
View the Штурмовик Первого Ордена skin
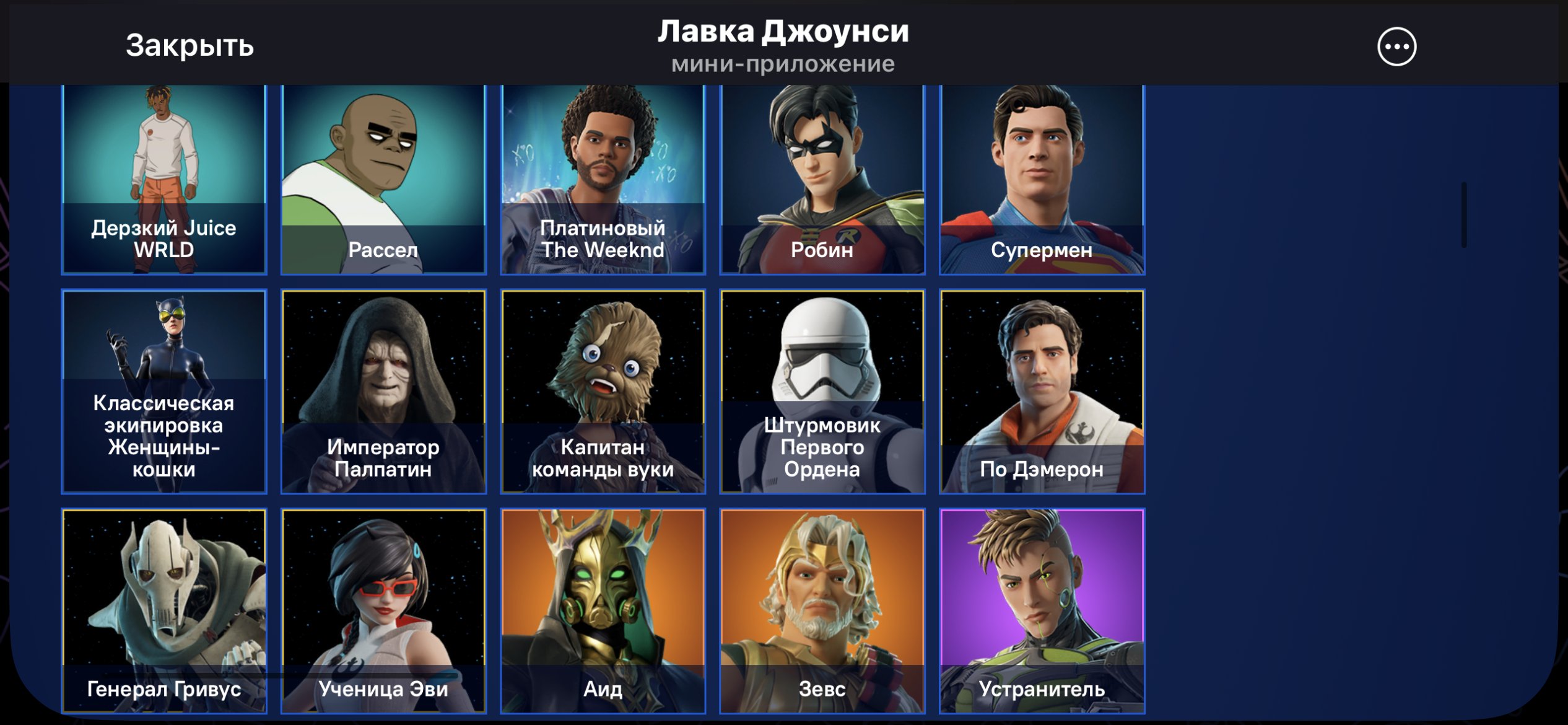[x=824, y=390]
